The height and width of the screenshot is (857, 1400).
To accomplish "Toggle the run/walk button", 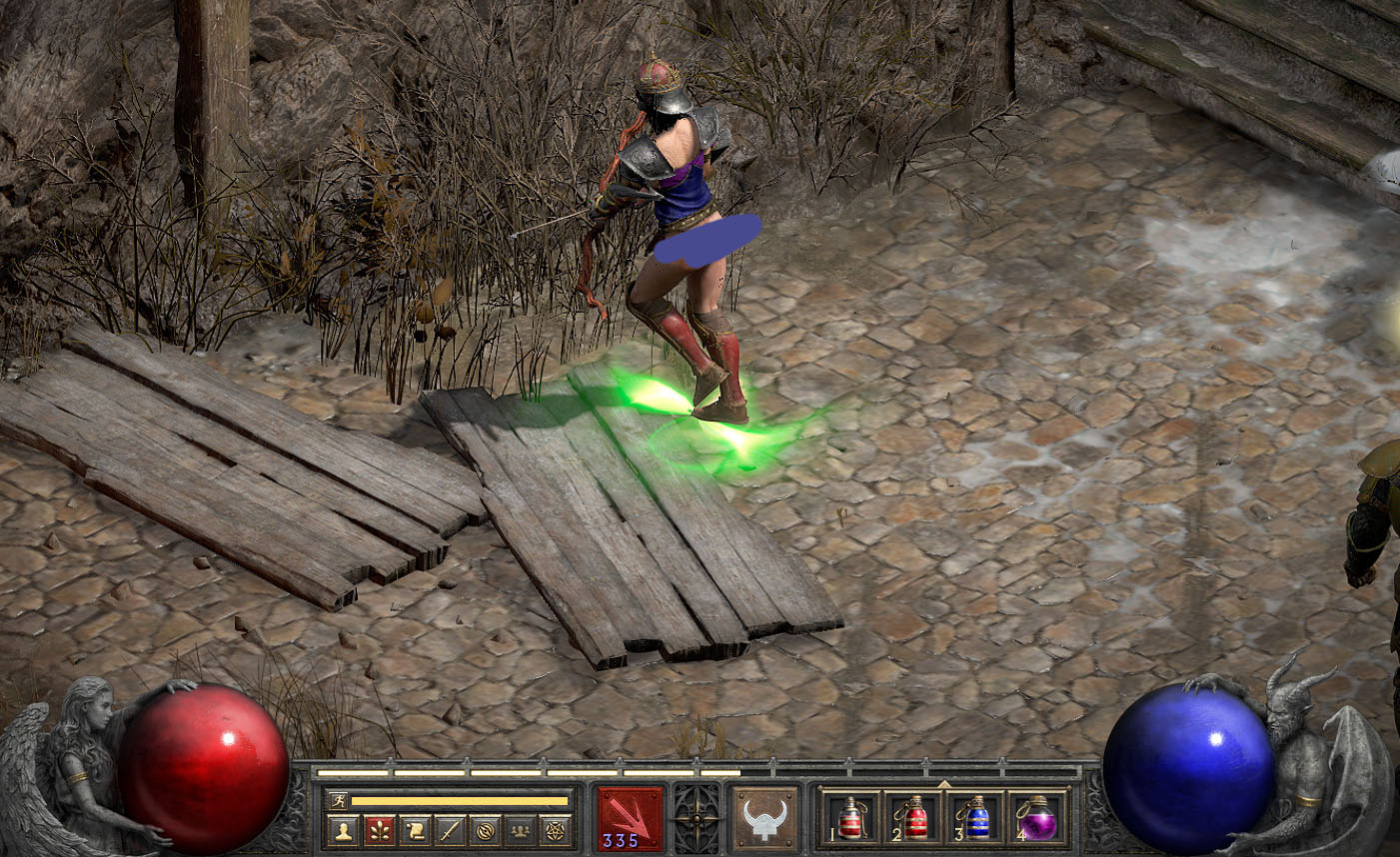I will [338, 800].
